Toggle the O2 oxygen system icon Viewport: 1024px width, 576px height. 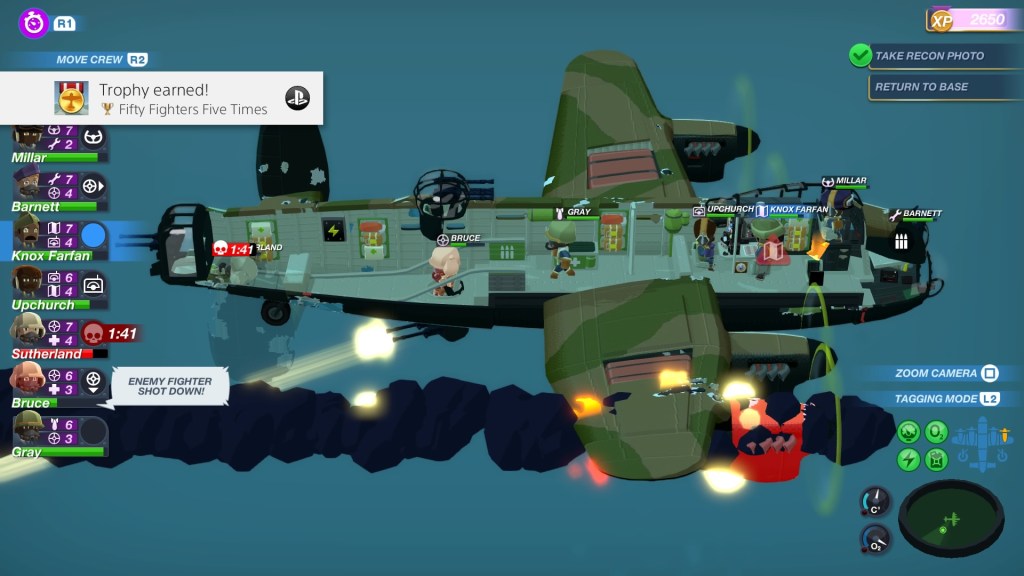point(937,432)
